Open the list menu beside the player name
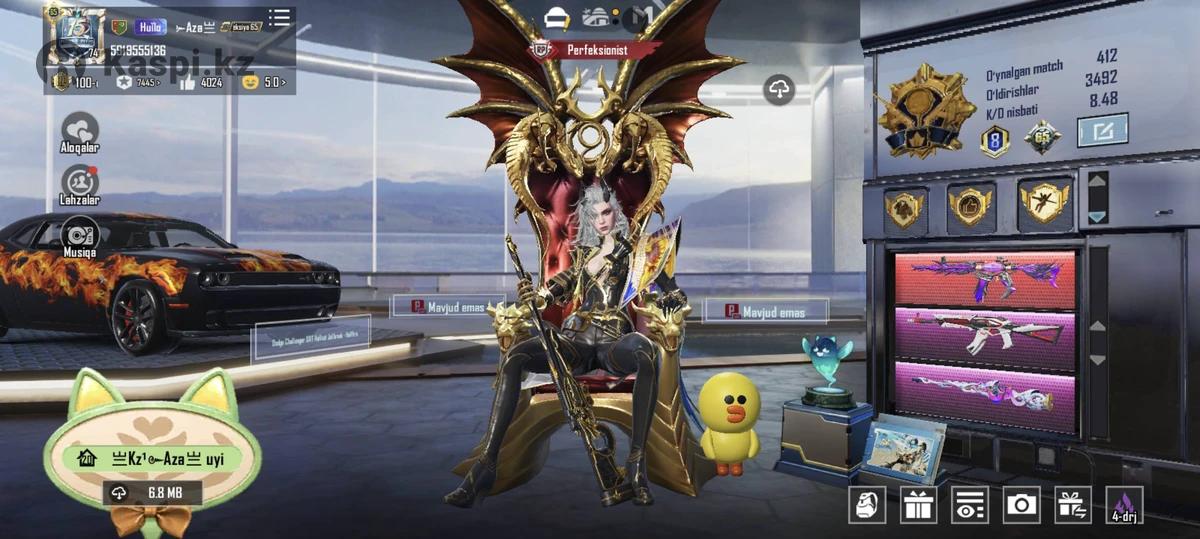The height and width of the screenshot is (539, 1200). pyautogui.click(x=280, y=18)
